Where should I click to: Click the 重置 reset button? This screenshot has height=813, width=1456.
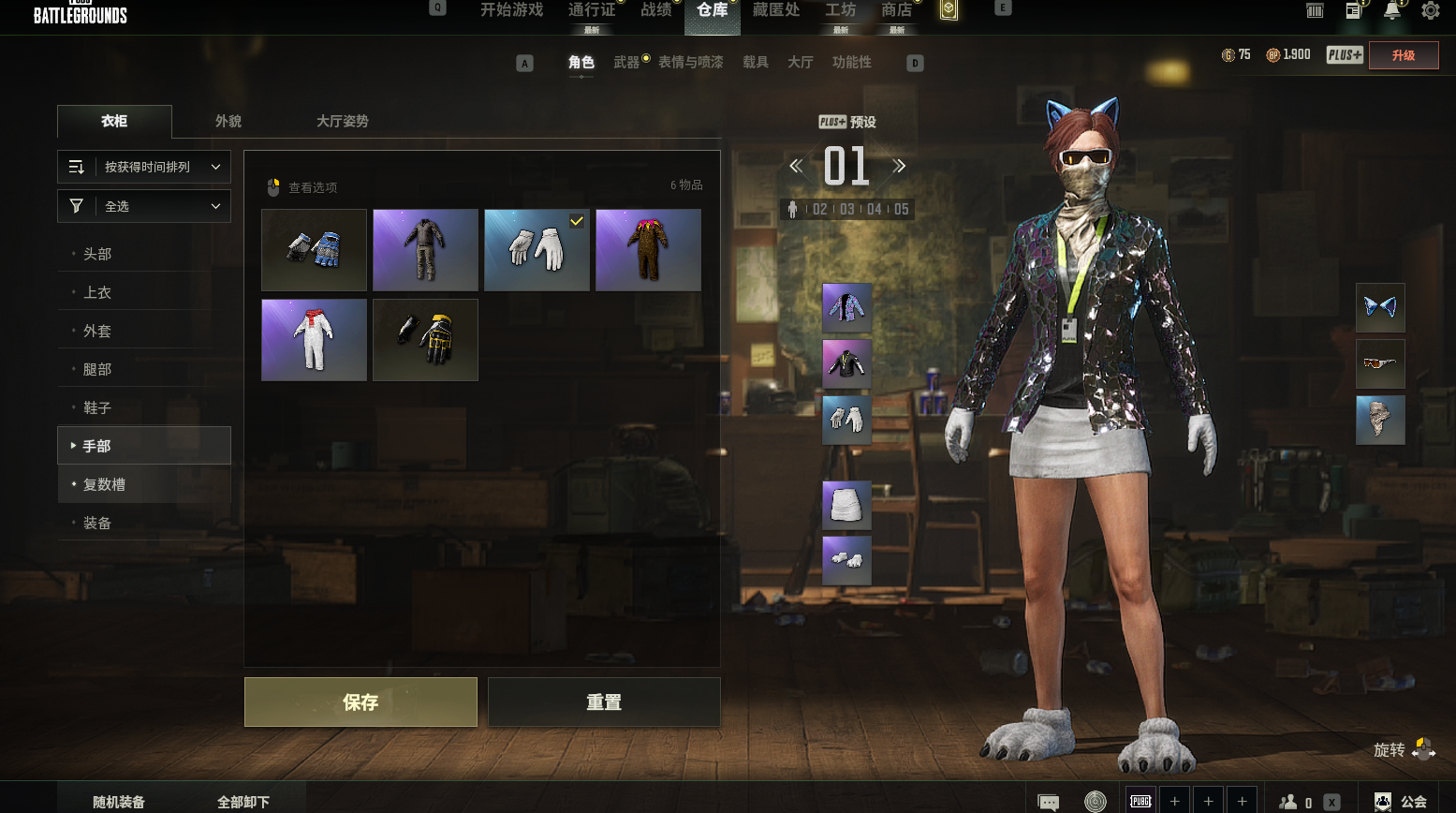point(604,702)
